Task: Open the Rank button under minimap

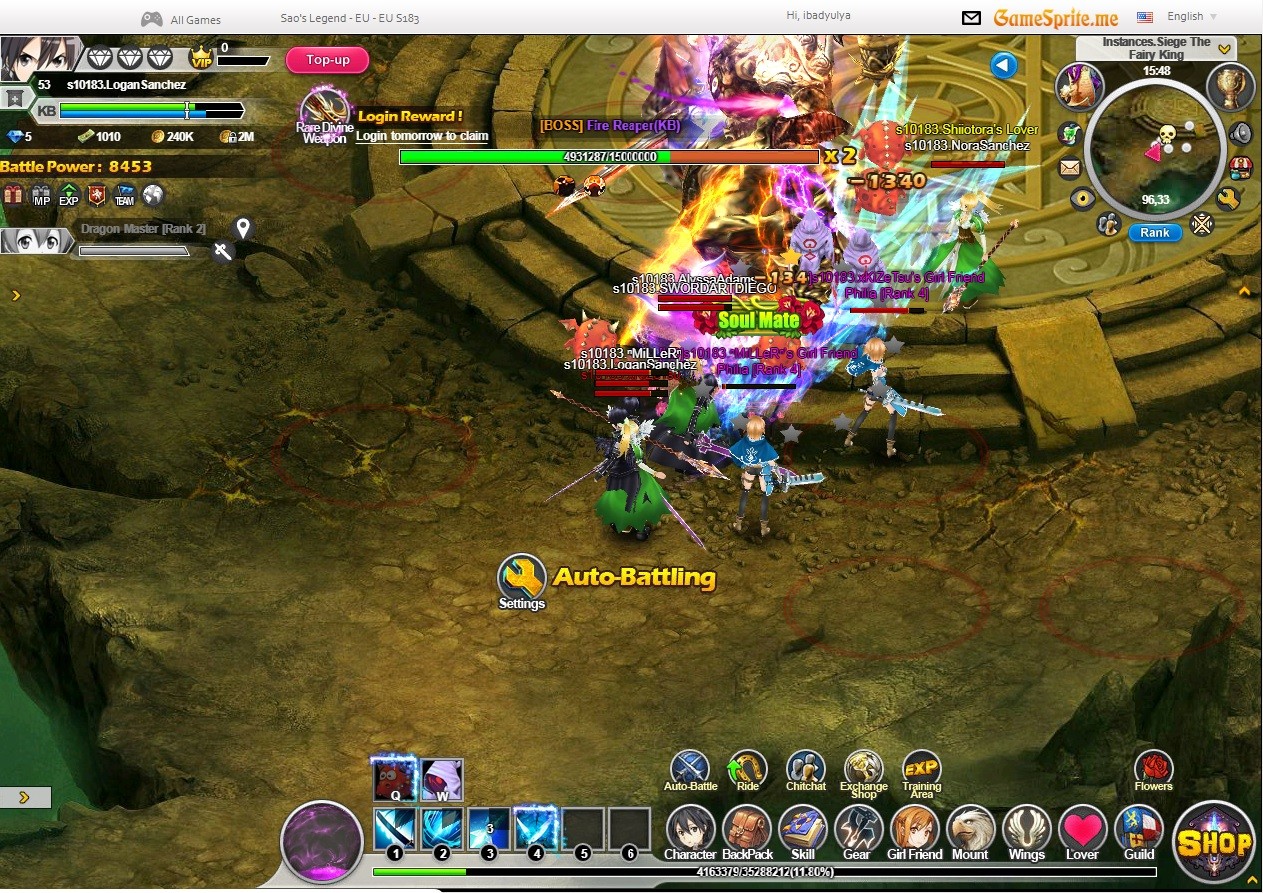Action: [x=1154, y=232]
